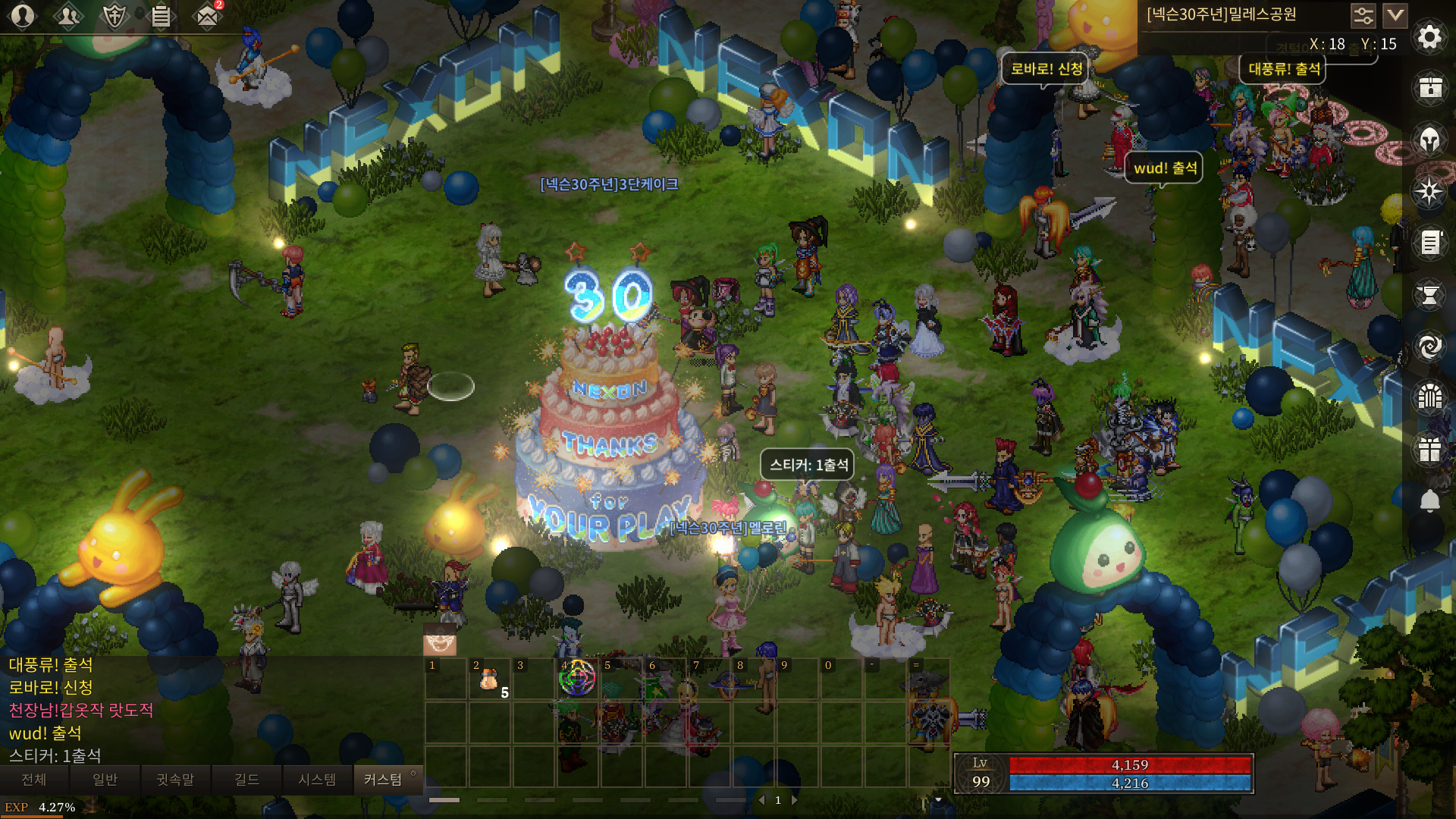Switch chat to the 시스템 tab
This screenshot has height=819, width=1456.
317,780
